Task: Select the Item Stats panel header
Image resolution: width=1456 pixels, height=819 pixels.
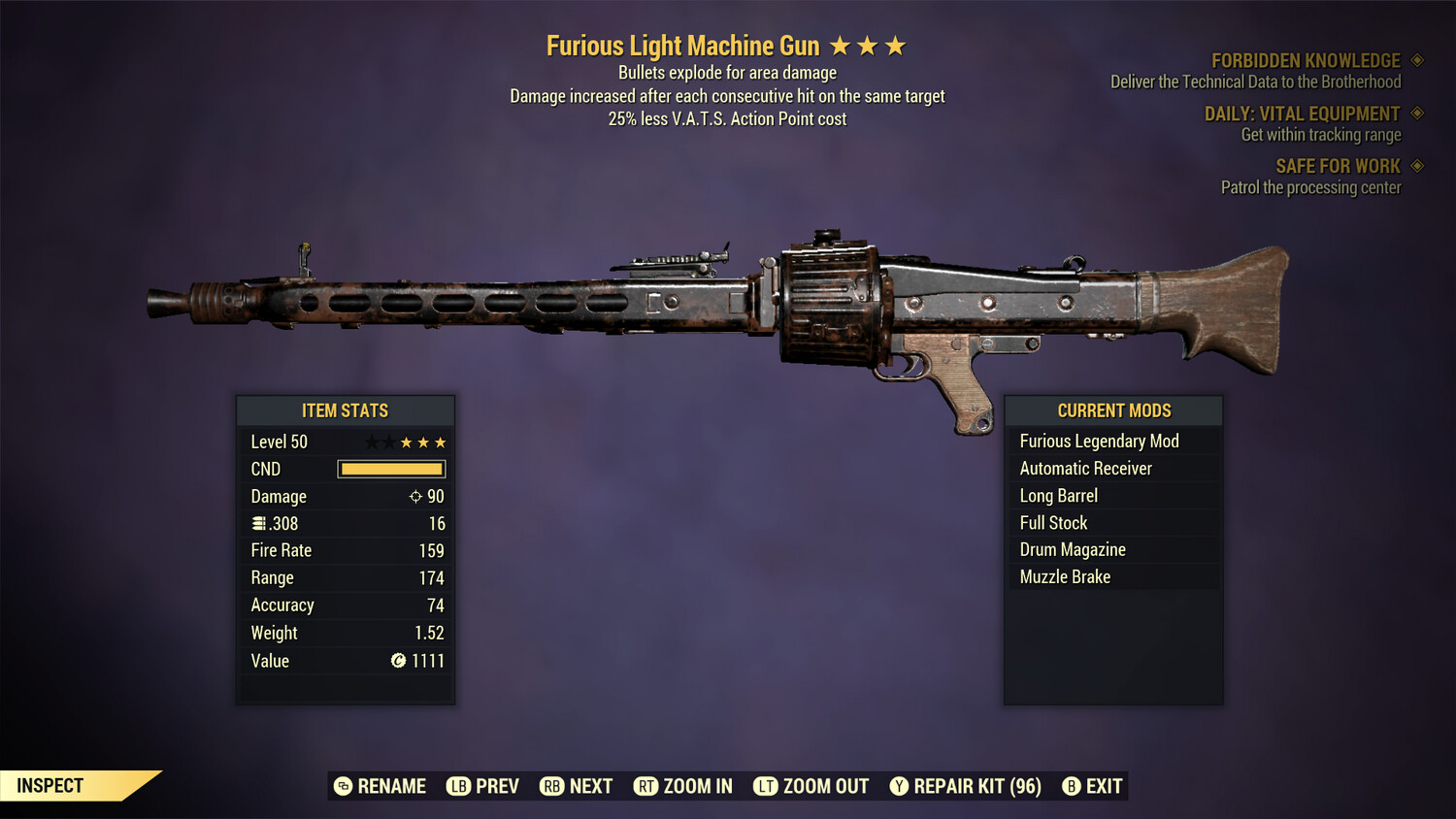Action: tap(346, 410)
